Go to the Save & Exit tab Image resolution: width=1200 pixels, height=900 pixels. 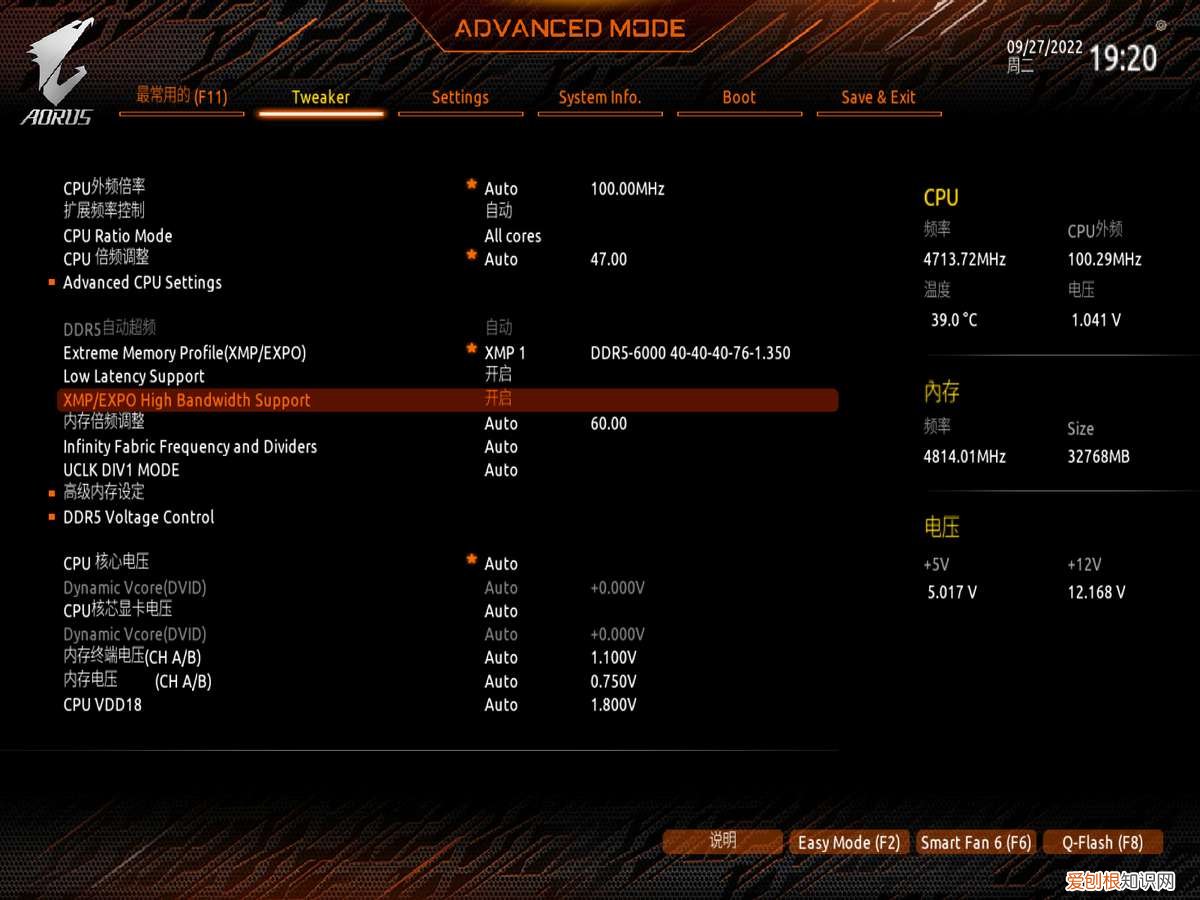click(878, 98)
